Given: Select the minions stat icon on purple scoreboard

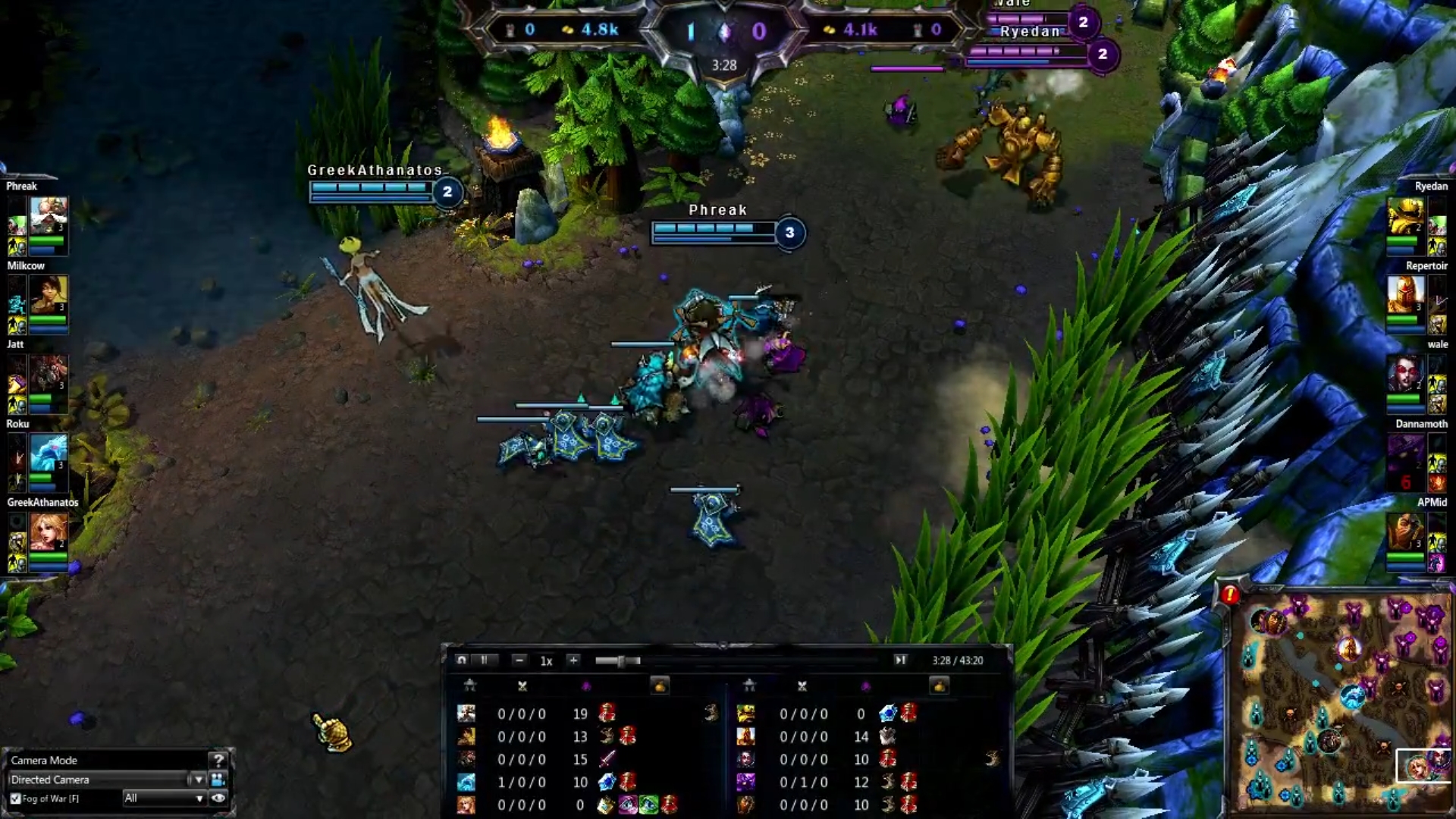Looking at the screenshot, I should pos(866,685).
